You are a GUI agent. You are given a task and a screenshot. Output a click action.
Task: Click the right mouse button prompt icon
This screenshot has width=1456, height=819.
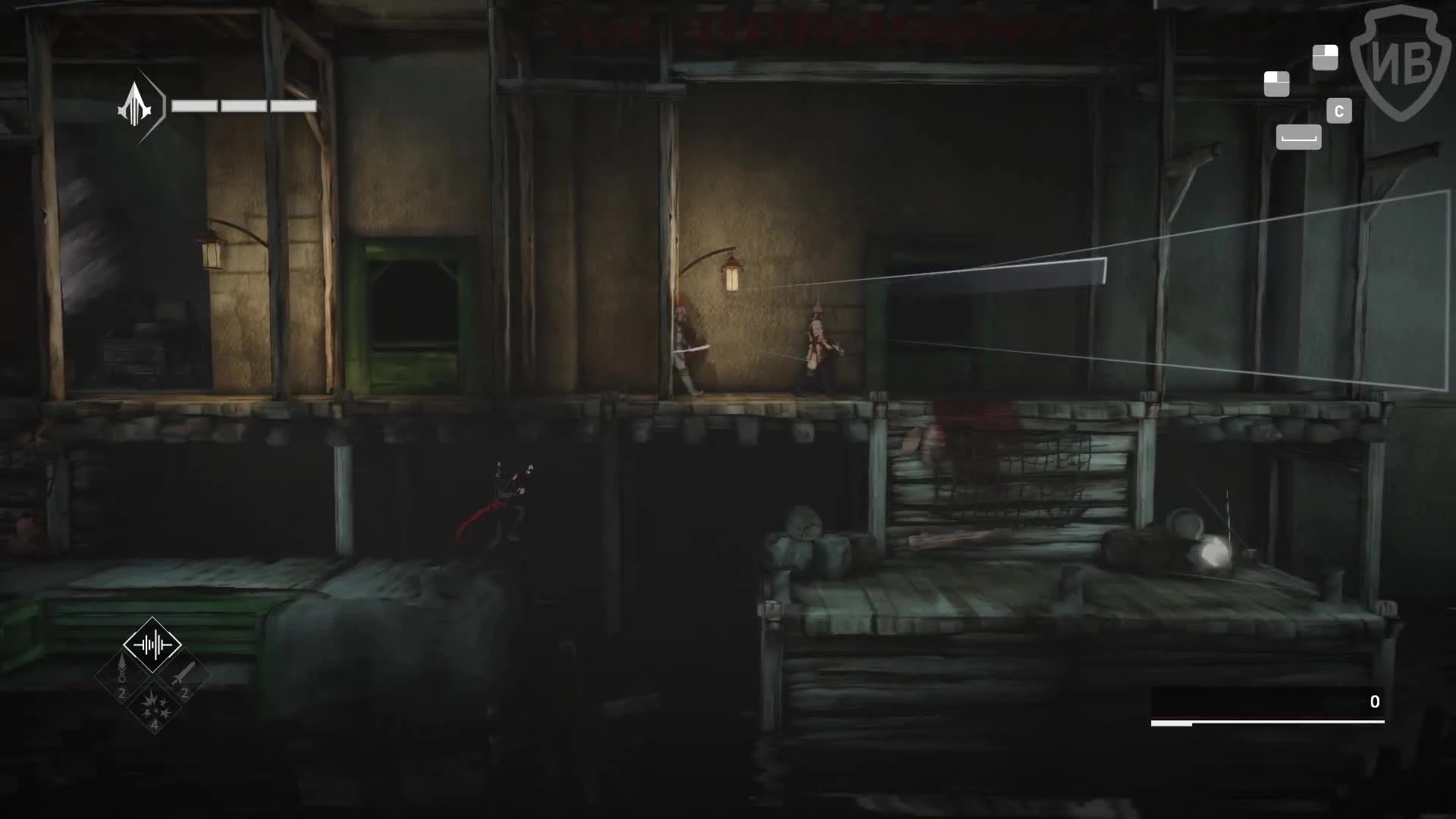point(1326,57)
